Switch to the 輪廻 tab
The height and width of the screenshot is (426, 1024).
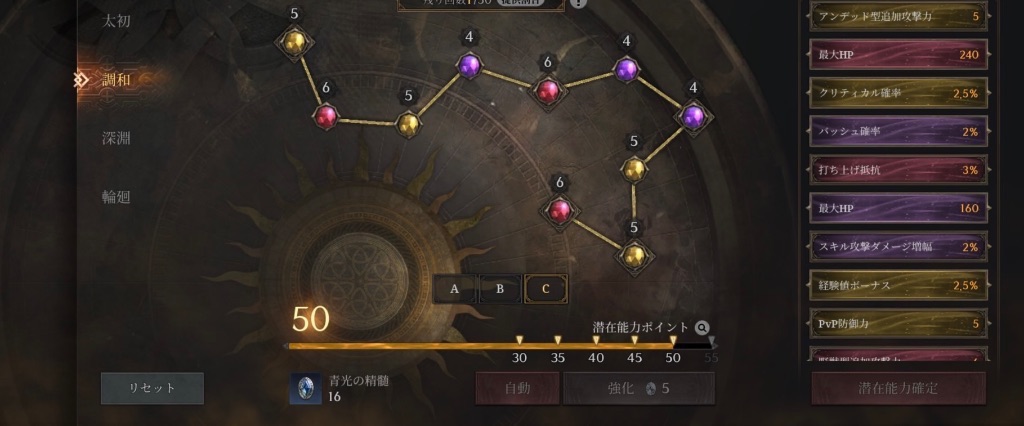116,197
